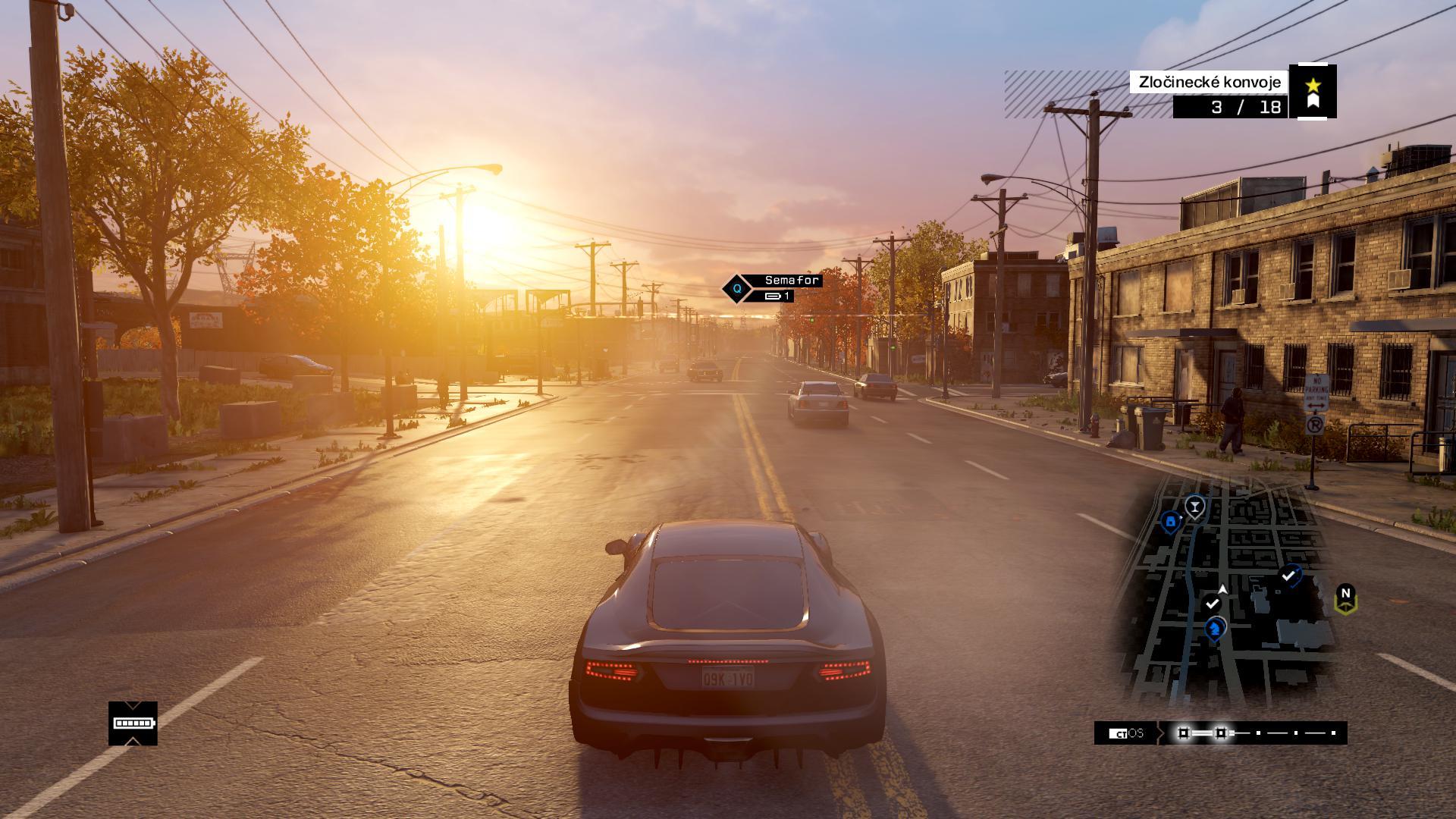The width and height of the screenshot is (1456, 819).
Task: Click the white player arrow on minimap
Action: [1222, 588]
